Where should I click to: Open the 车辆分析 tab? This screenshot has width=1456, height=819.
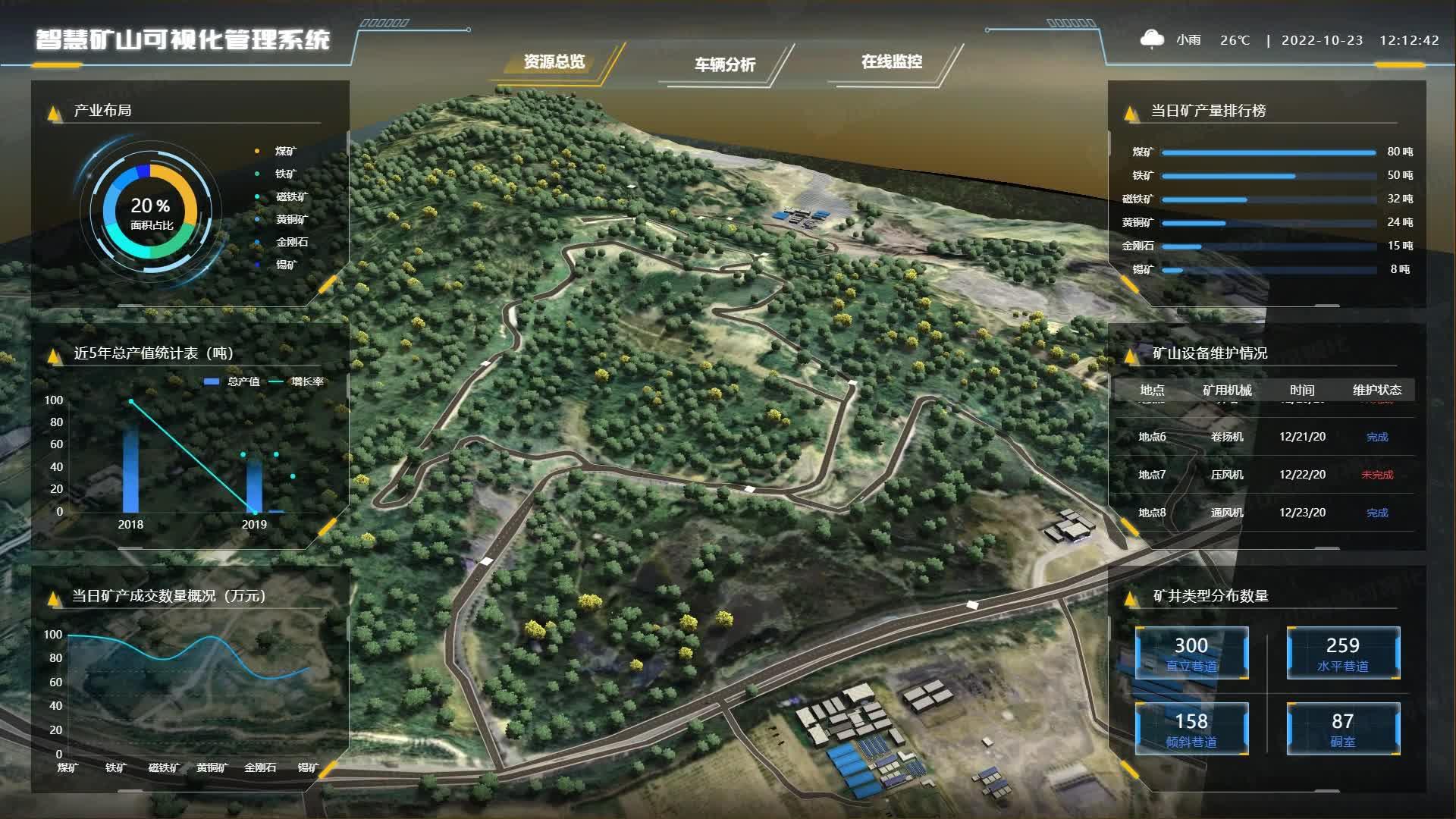coord(724,64)
